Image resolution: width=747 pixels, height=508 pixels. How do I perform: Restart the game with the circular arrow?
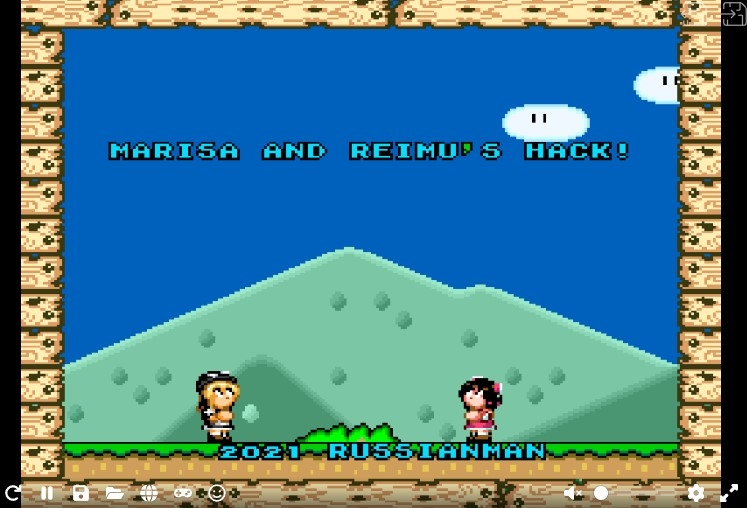13,493
